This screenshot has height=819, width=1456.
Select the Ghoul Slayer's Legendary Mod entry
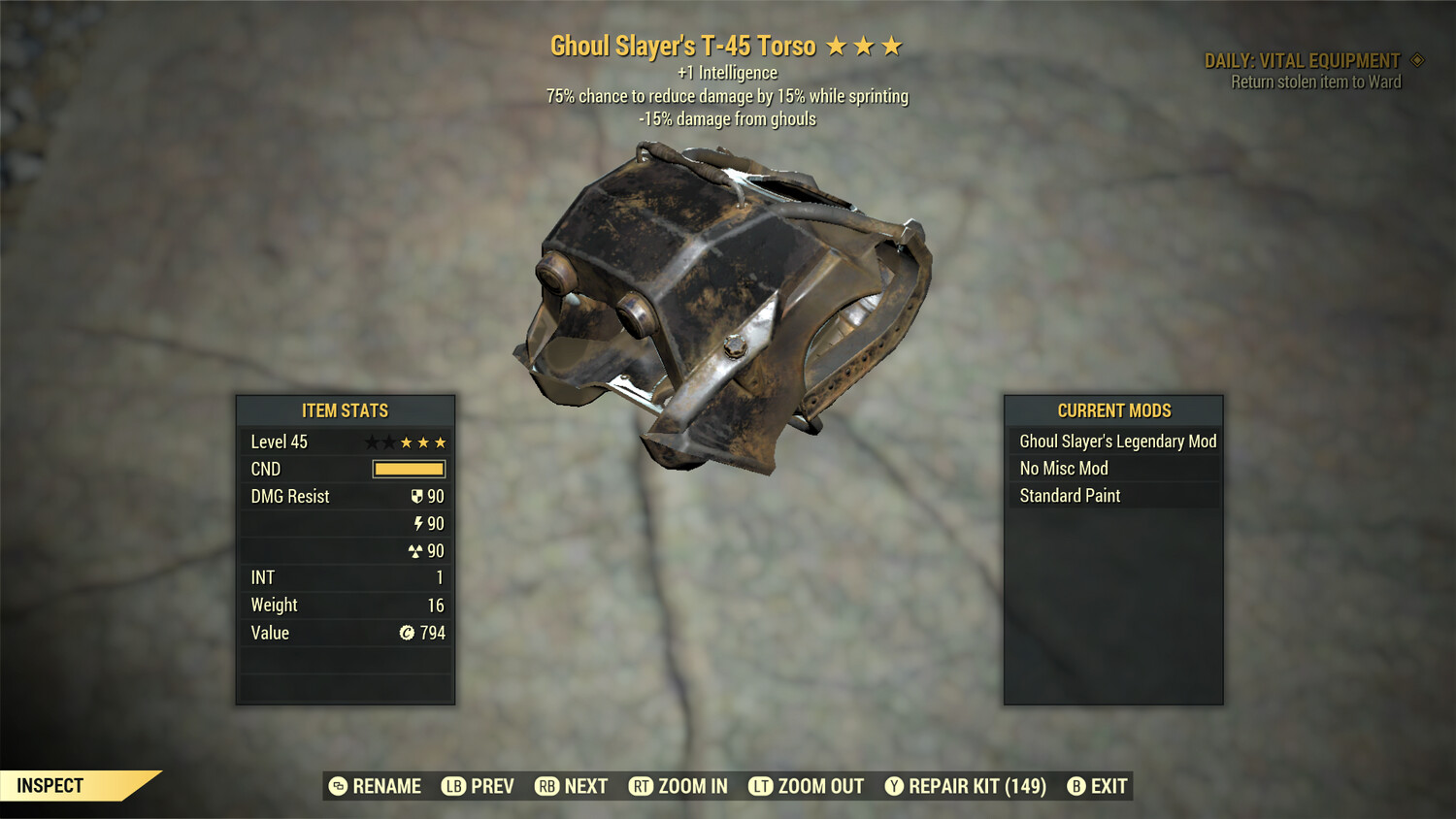pos(1116,441)
